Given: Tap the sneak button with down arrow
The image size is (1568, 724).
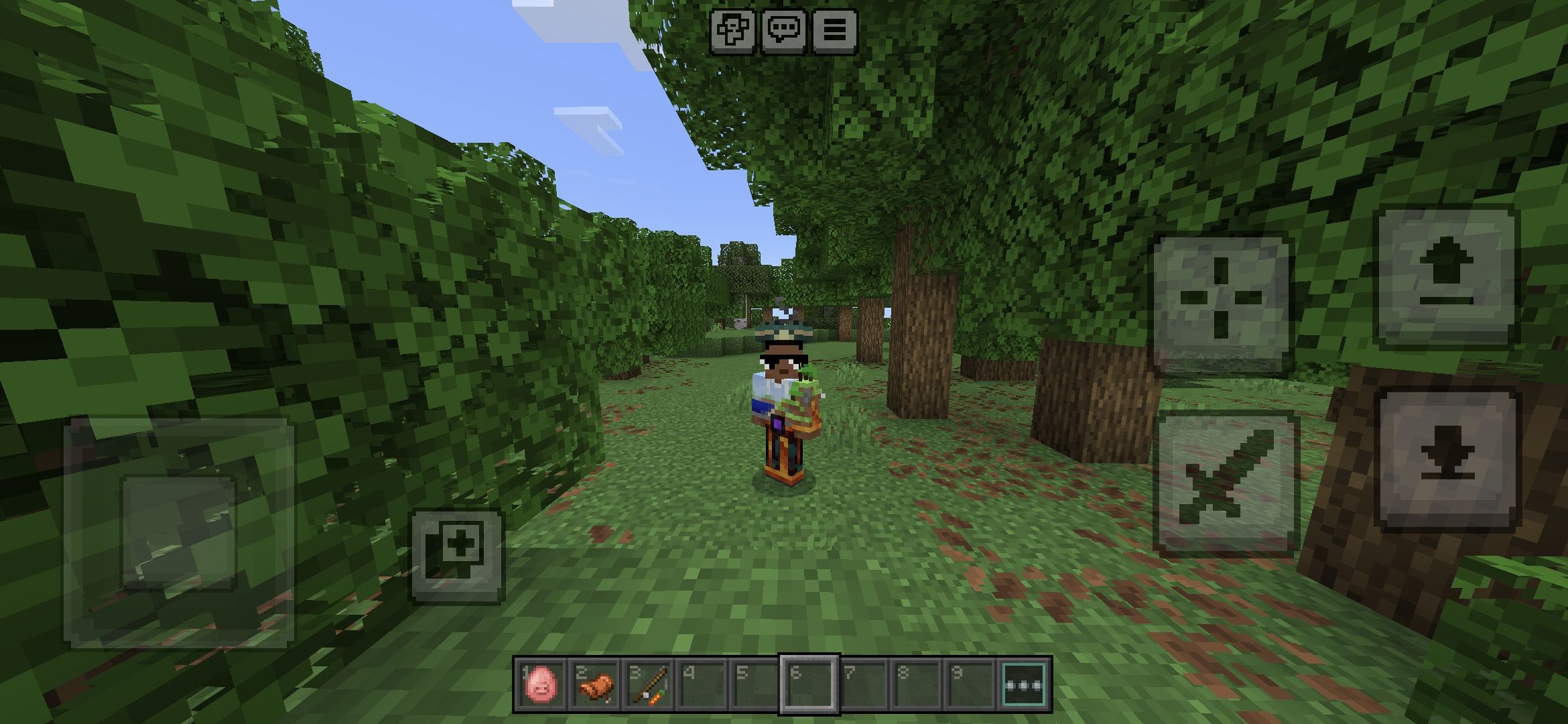Looking at the screenshot, I should [1447, 461].
